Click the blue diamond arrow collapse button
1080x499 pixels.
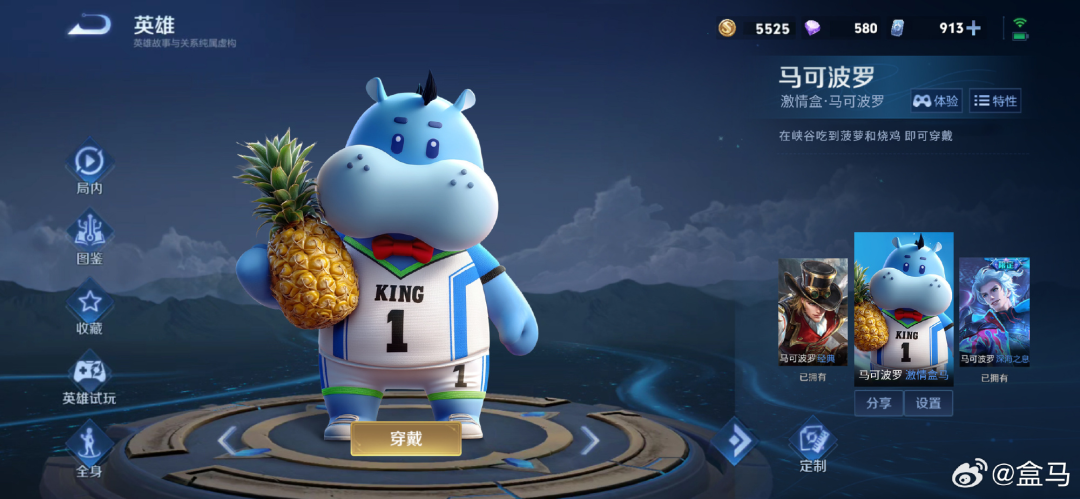coord(736,441)
